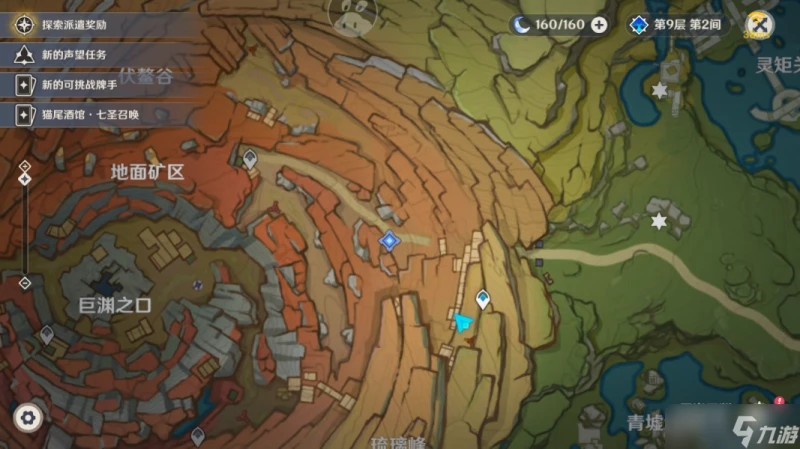This screenshot has height=449, width=800.
Task: Click the map zoom slider track
Action: coord(25,230)
